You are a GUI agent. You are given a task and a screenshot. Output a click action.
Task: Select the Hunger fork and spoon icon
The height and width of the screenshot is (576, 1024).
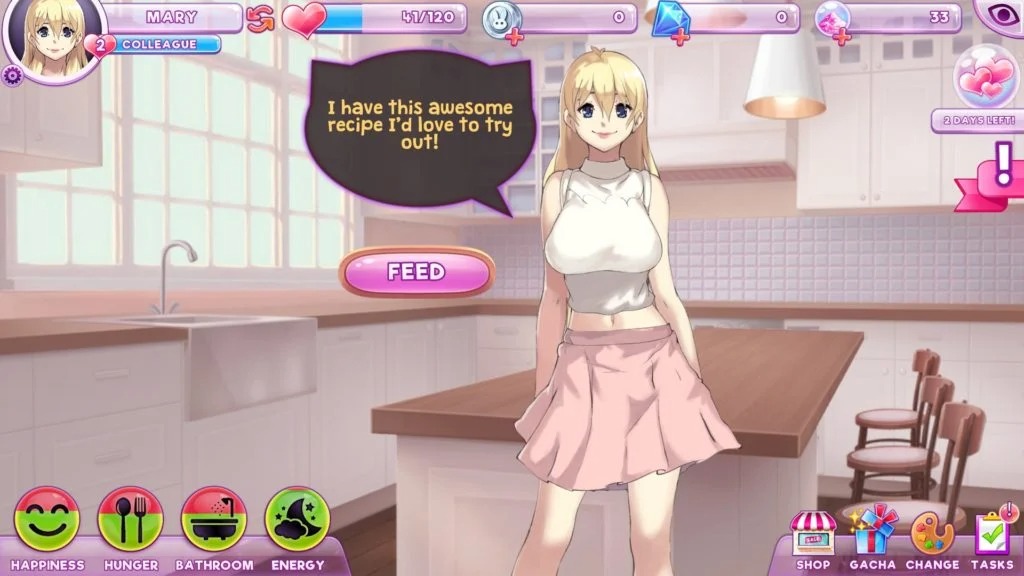(130, 520)
